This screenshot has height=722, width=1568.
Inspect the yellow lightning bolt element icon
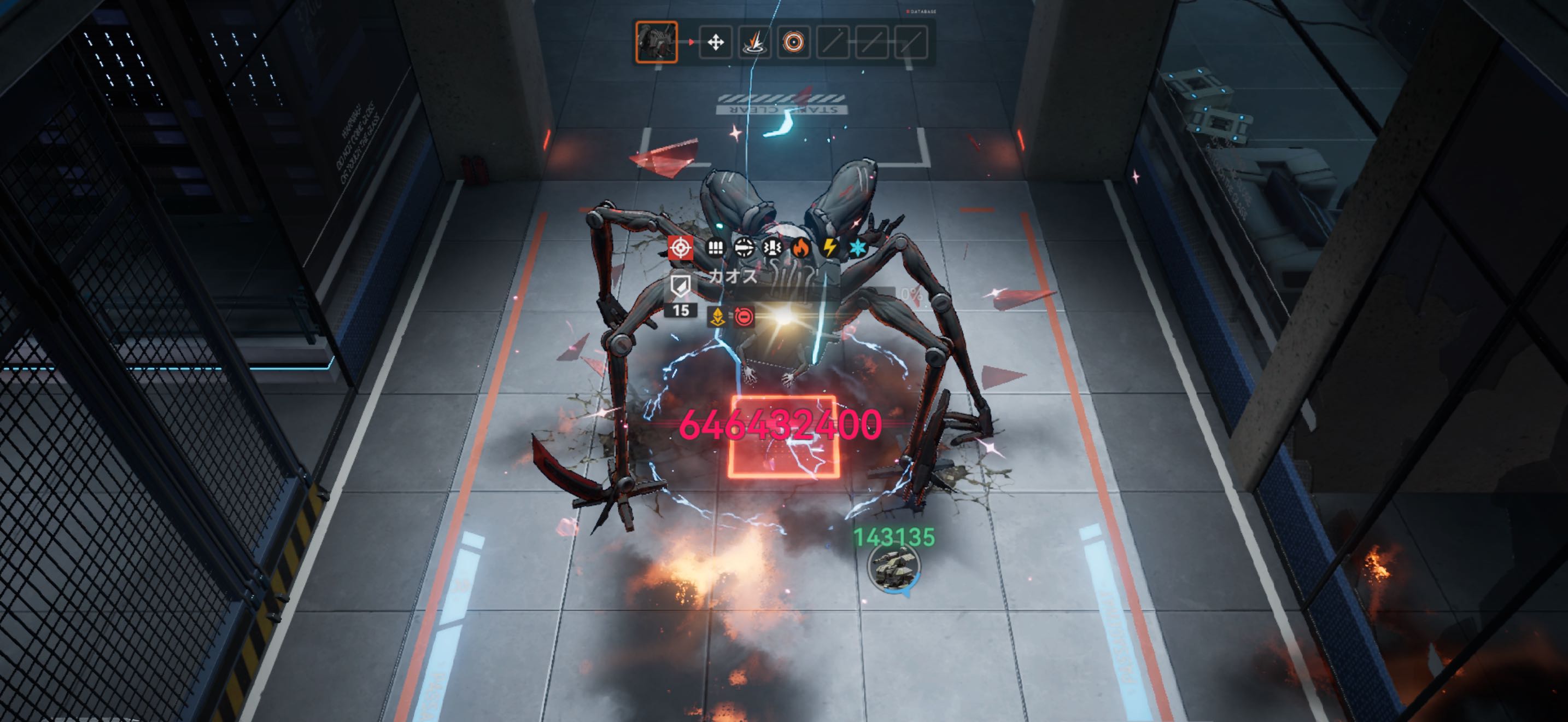pos(829,248)
